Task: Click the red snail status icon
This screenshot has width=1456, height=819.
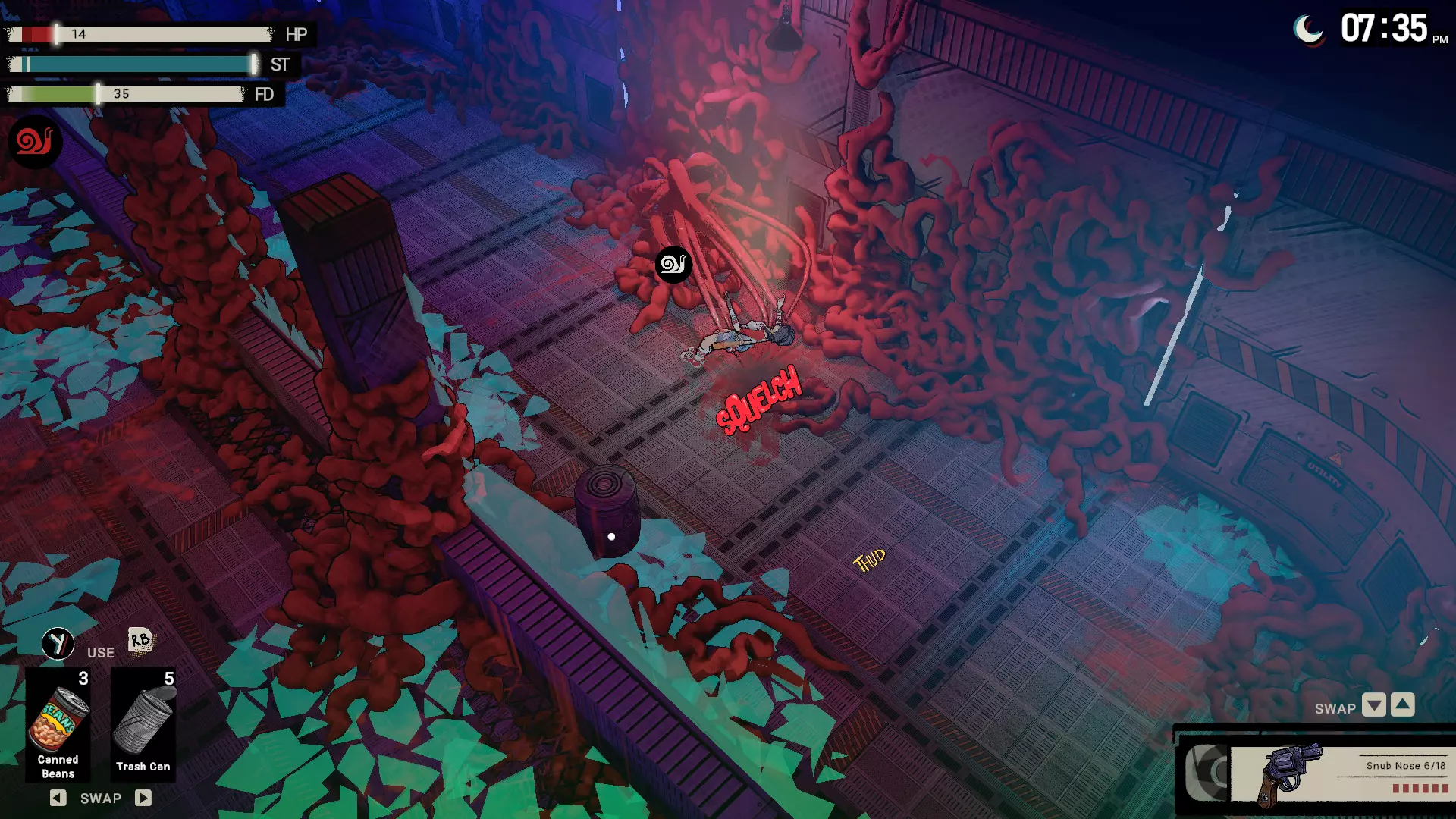Action: point(35,141)
